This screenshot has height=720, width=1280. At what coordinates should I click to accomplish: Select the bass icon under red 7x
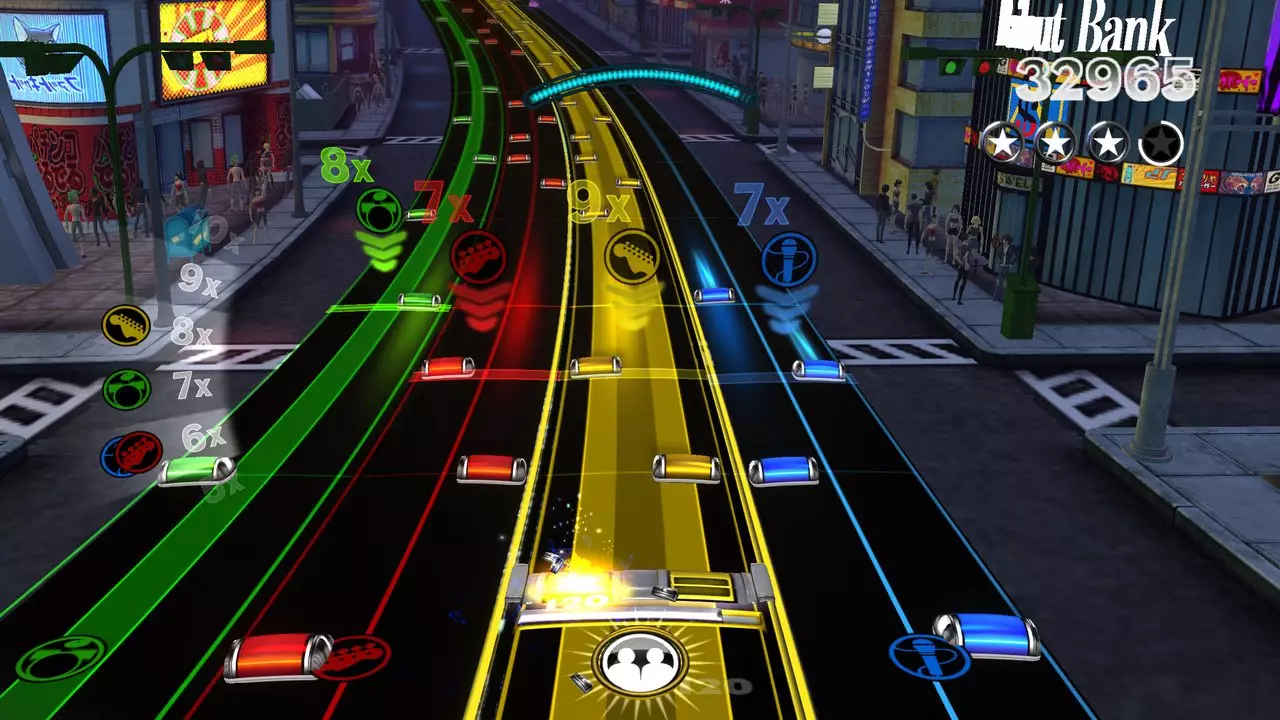(x=478, y=256)
